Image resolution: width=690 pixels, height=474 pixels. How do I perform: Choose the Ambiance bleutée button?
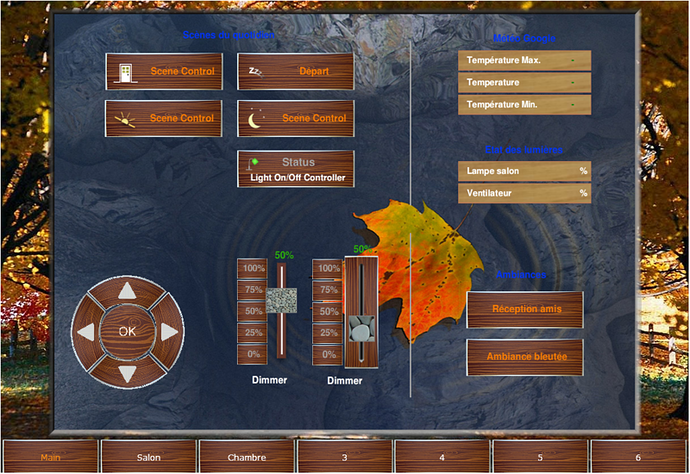point(525,356)
